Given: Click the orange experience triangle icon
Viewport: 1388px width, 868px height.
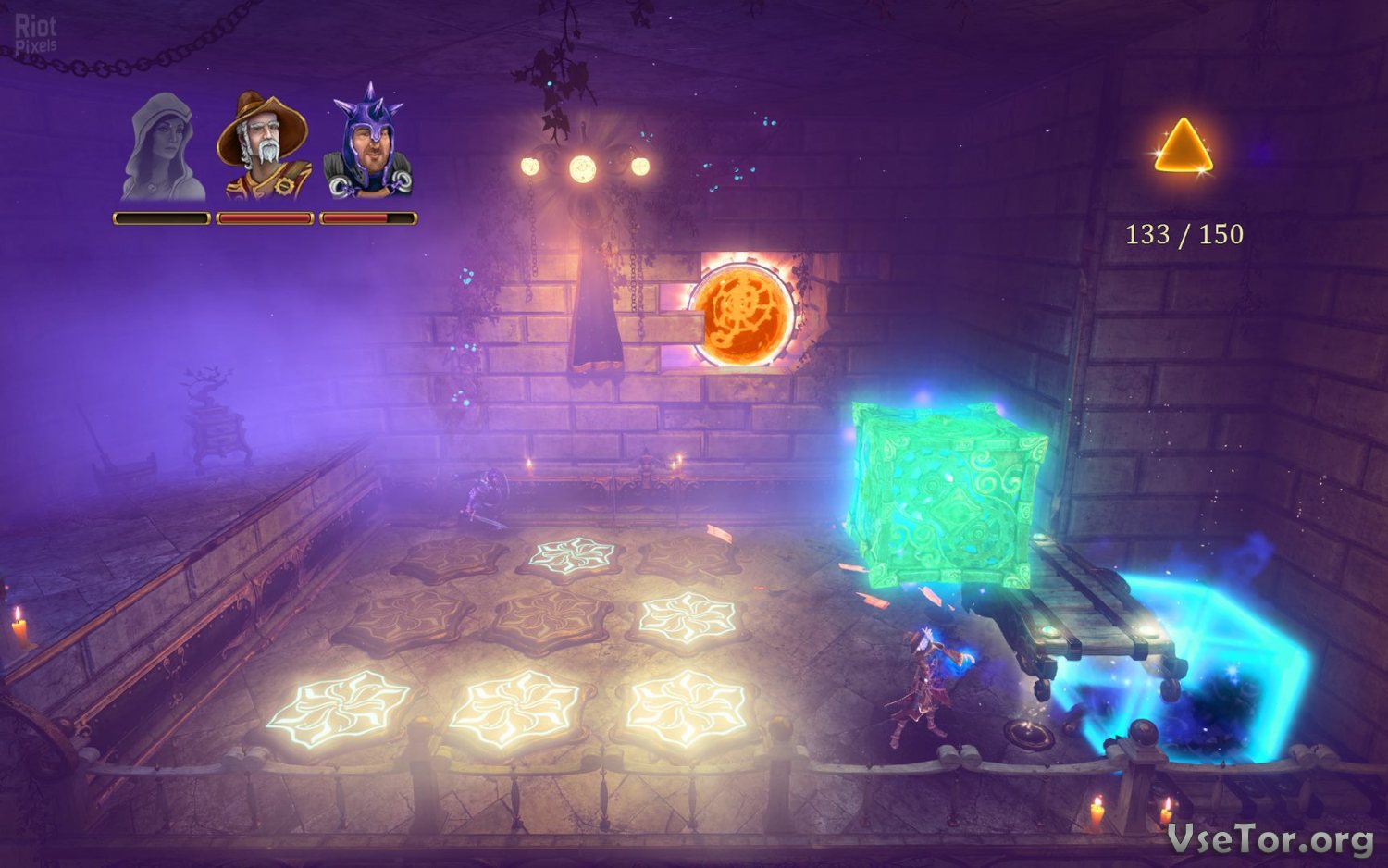Looking at the screenshot, I should tap(1183, 148).
